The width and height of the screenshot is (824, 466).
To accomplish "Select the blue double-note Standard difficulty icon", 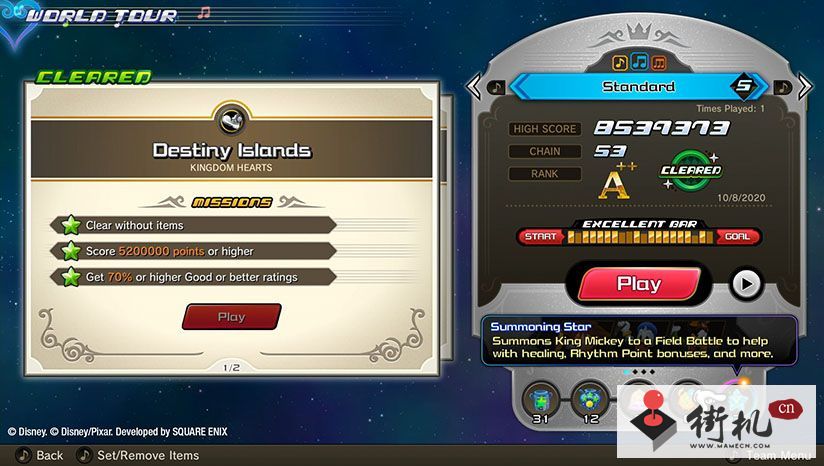I will point(639,62).
